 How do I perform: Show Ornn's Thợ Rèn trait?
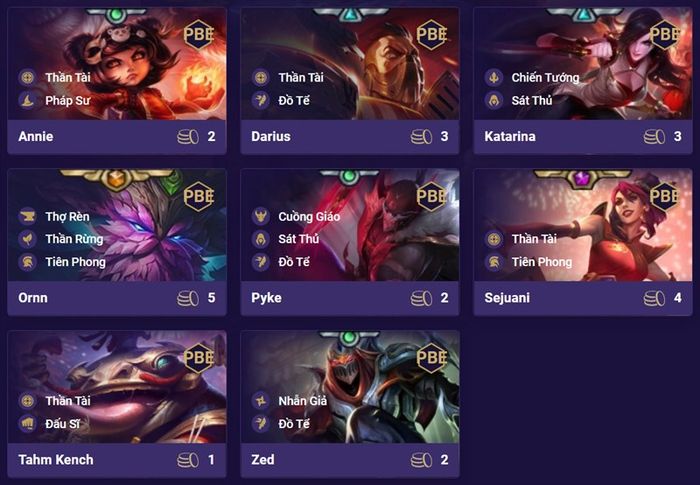[x=67, y=216]
